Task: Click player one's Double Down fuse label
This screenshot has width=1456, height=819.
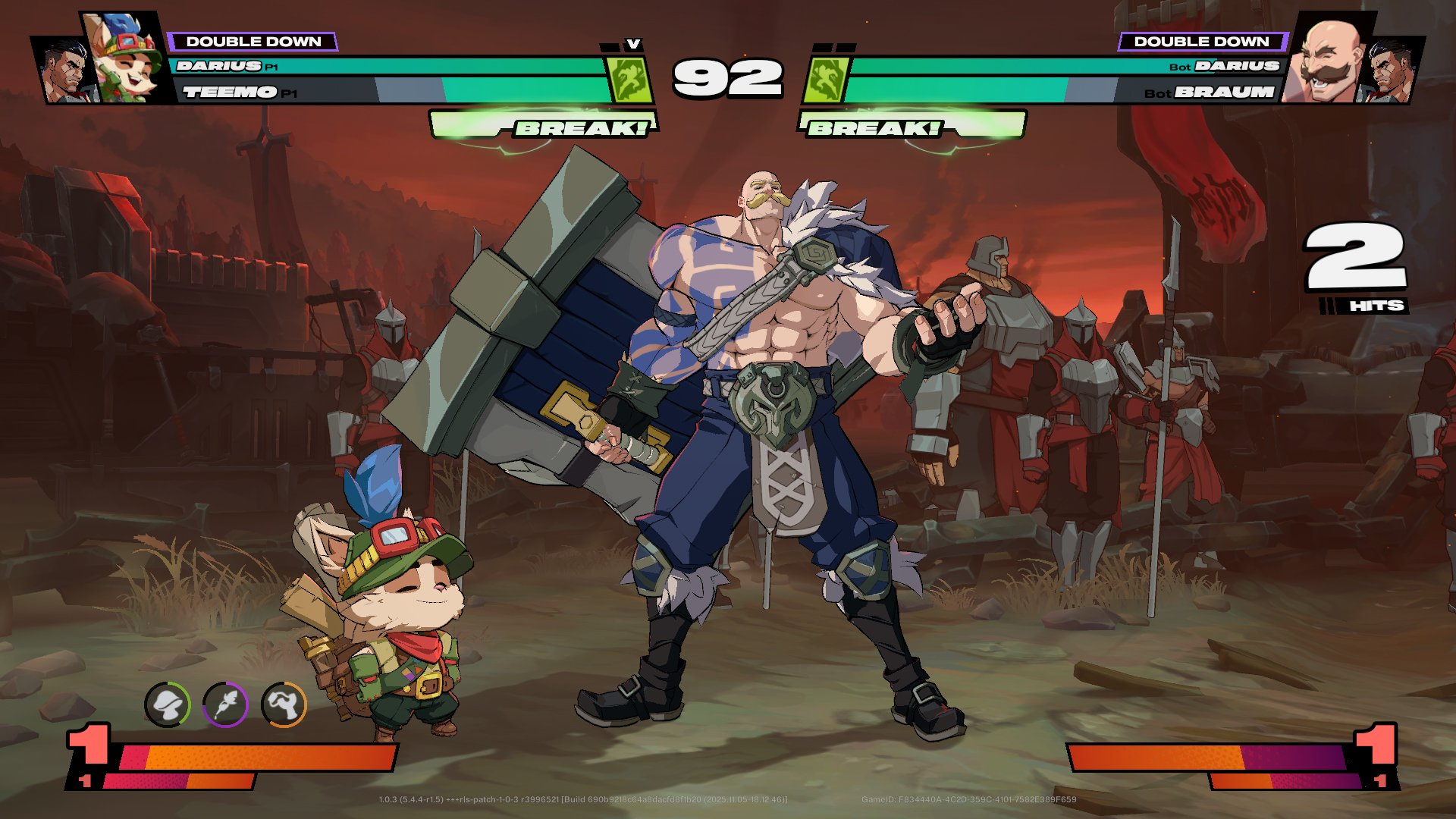Action: (x=253, y=42)
